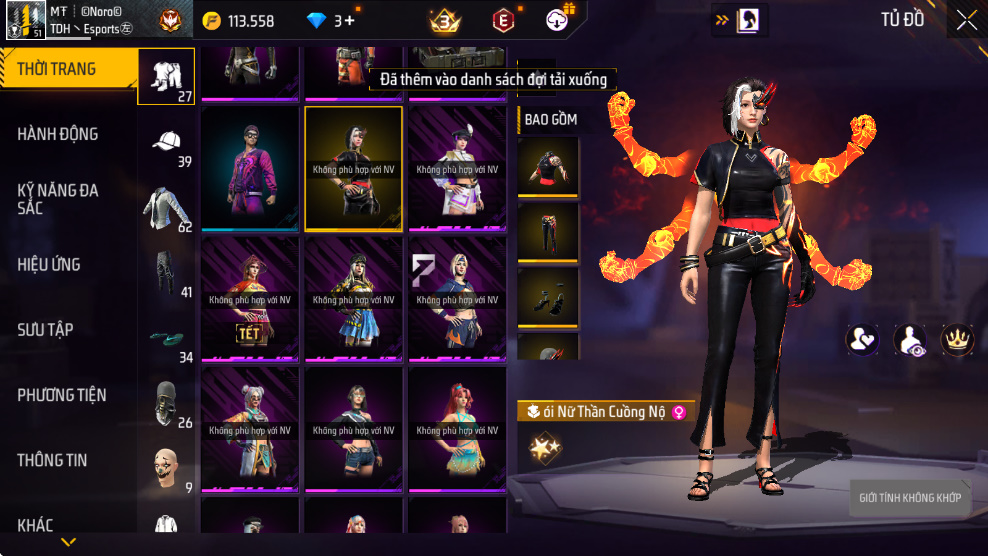Switch to the Hành Động tab
Image resolution: width=988 pixels, height=556 pixels.
point(58,134)
